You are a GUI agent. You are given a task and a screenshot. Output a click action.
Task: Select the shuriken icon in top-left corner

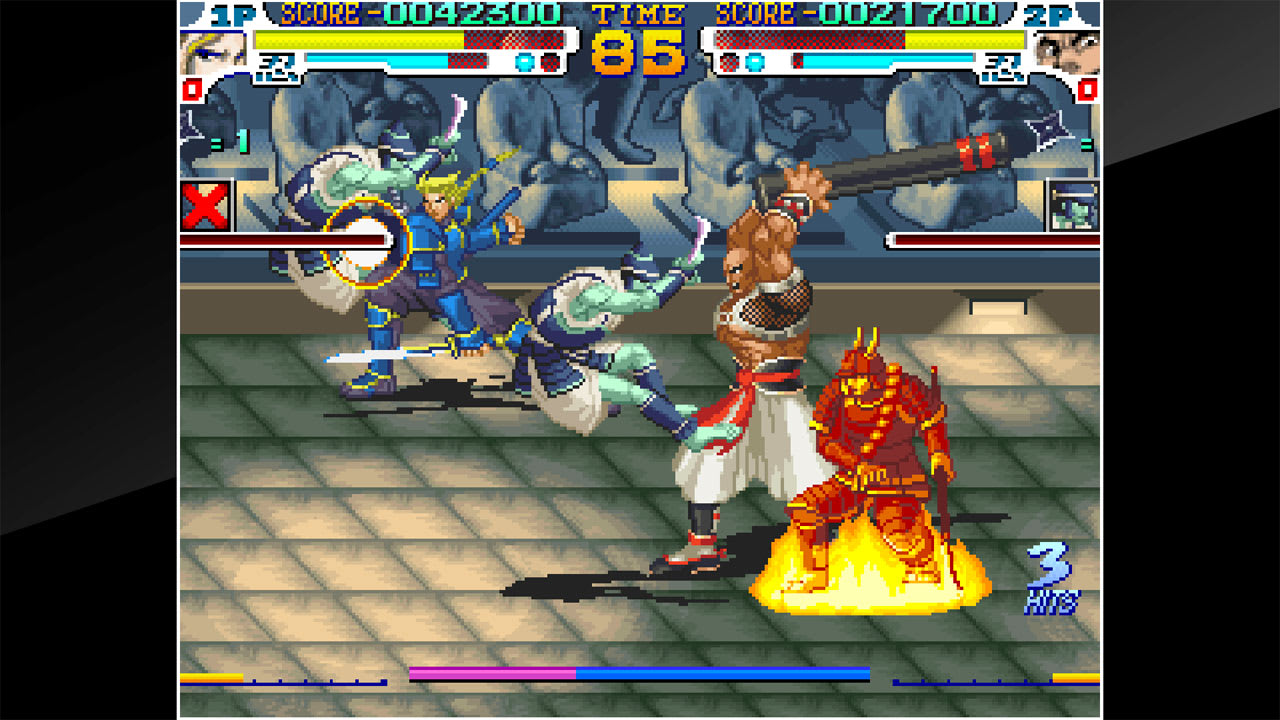coord(189,128)
